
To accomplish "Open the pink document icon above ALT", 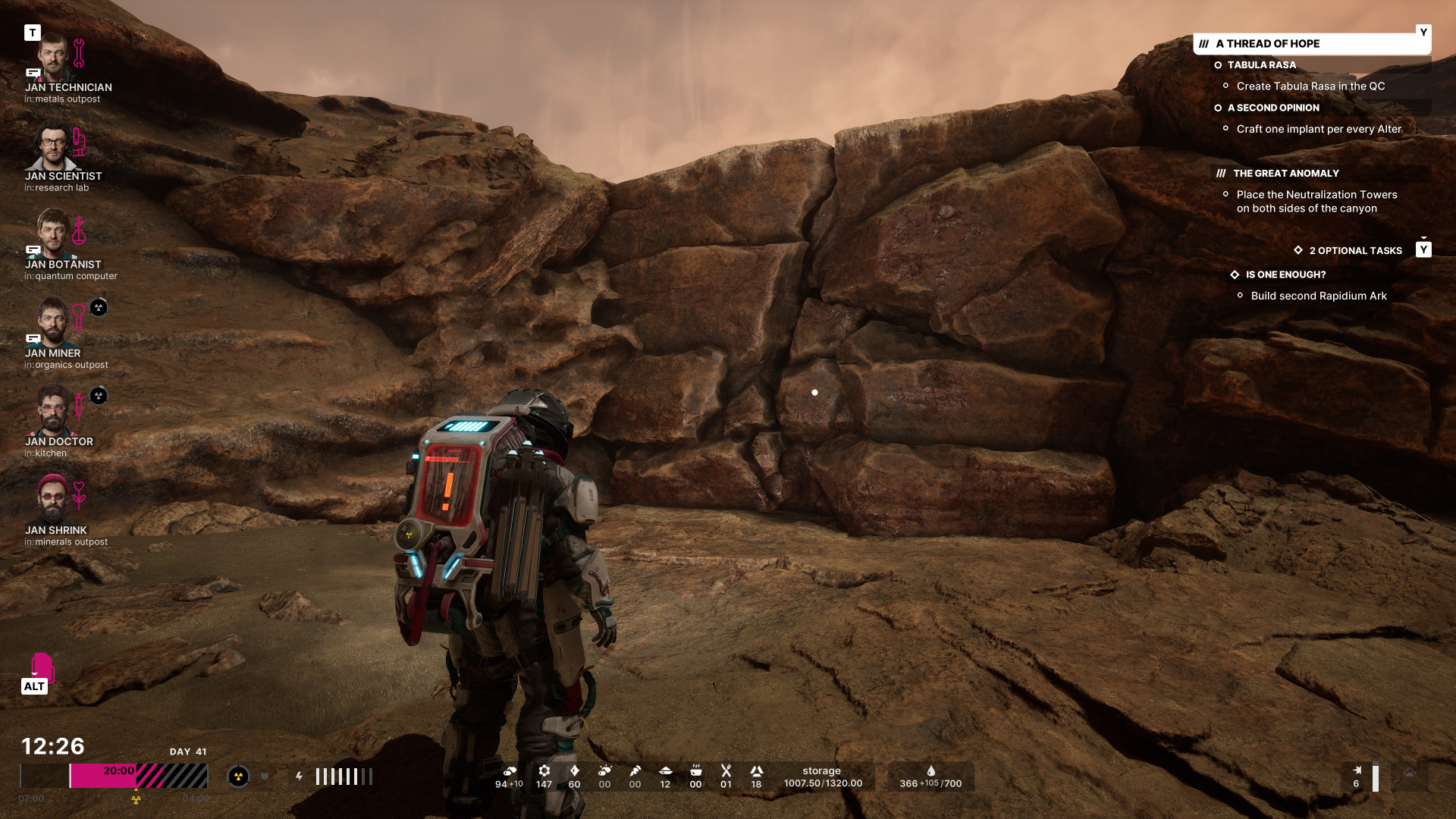I will click(42, 666).
